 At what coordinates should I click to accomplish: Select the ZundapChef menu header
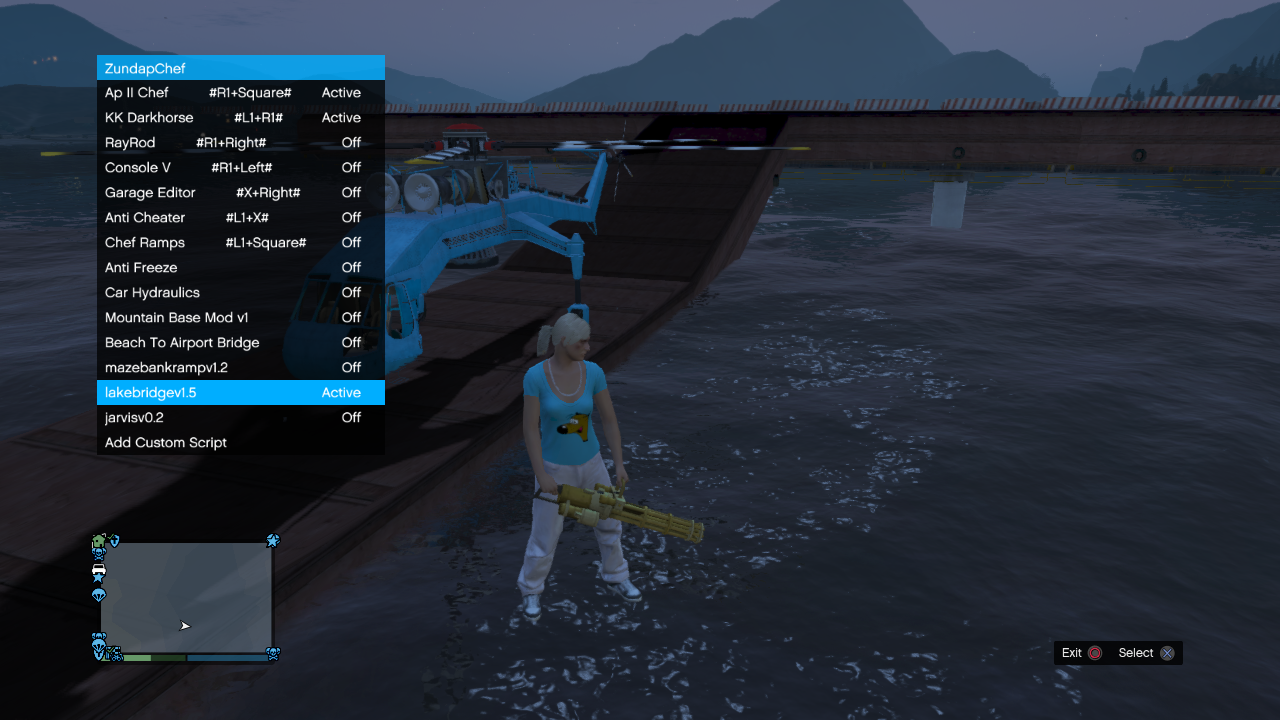tap(240, 67)
